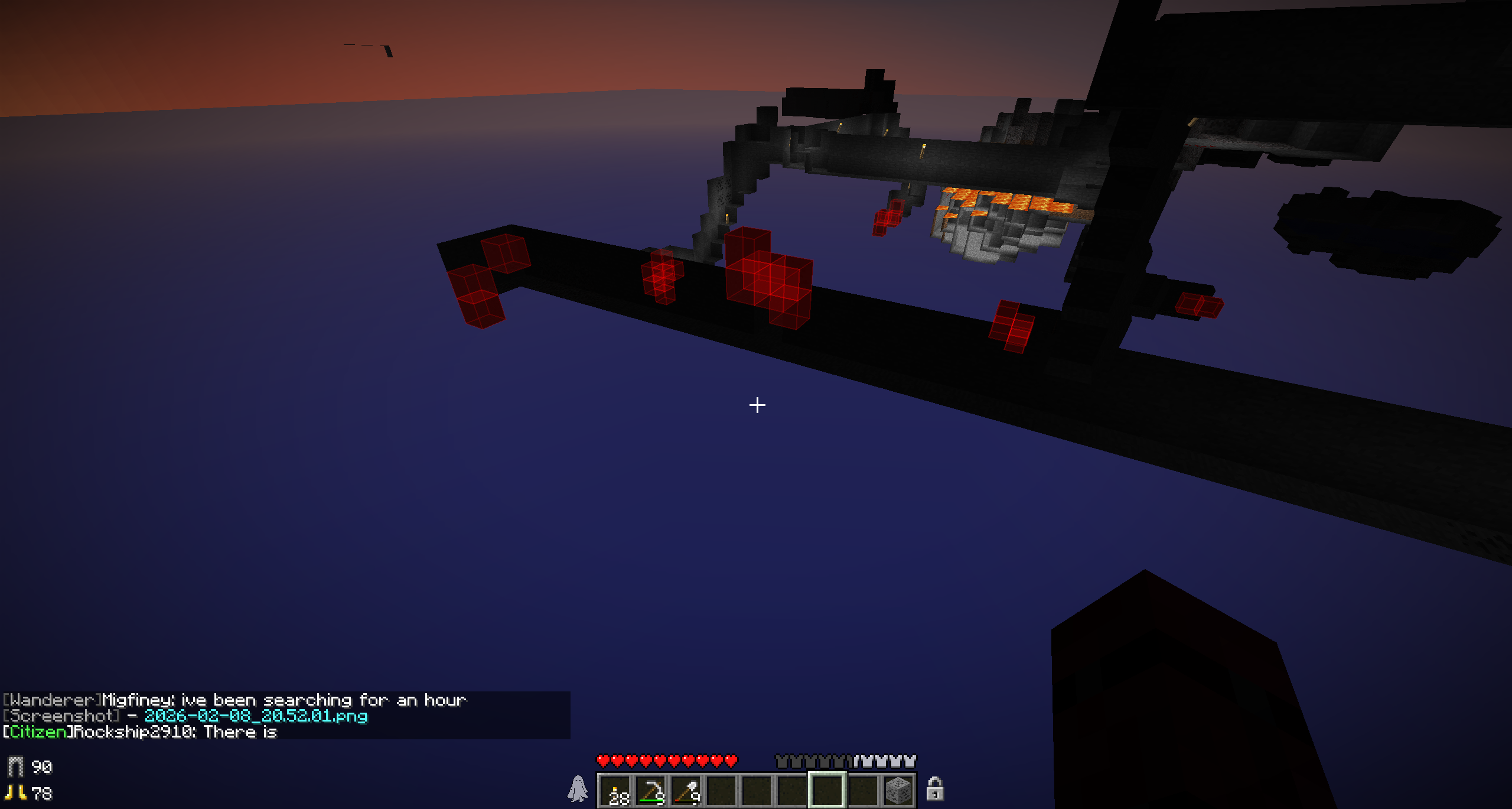Open the screenshot file link in chat
Image resolution: width=1512 pixels, height=809 pixels.
256,716
